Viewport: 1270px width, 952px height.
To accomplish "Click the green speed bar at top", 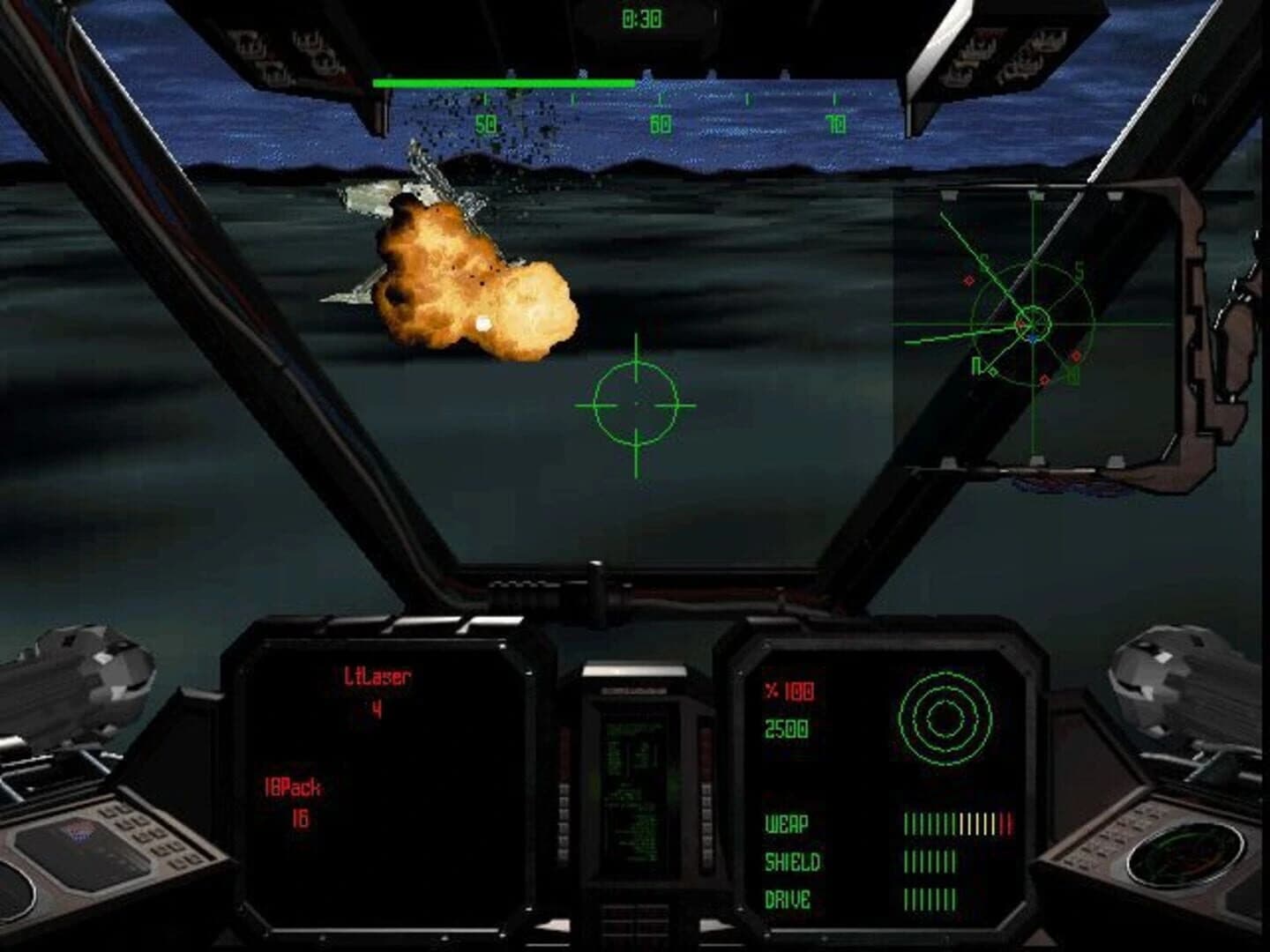I will [x=503, y=83].
